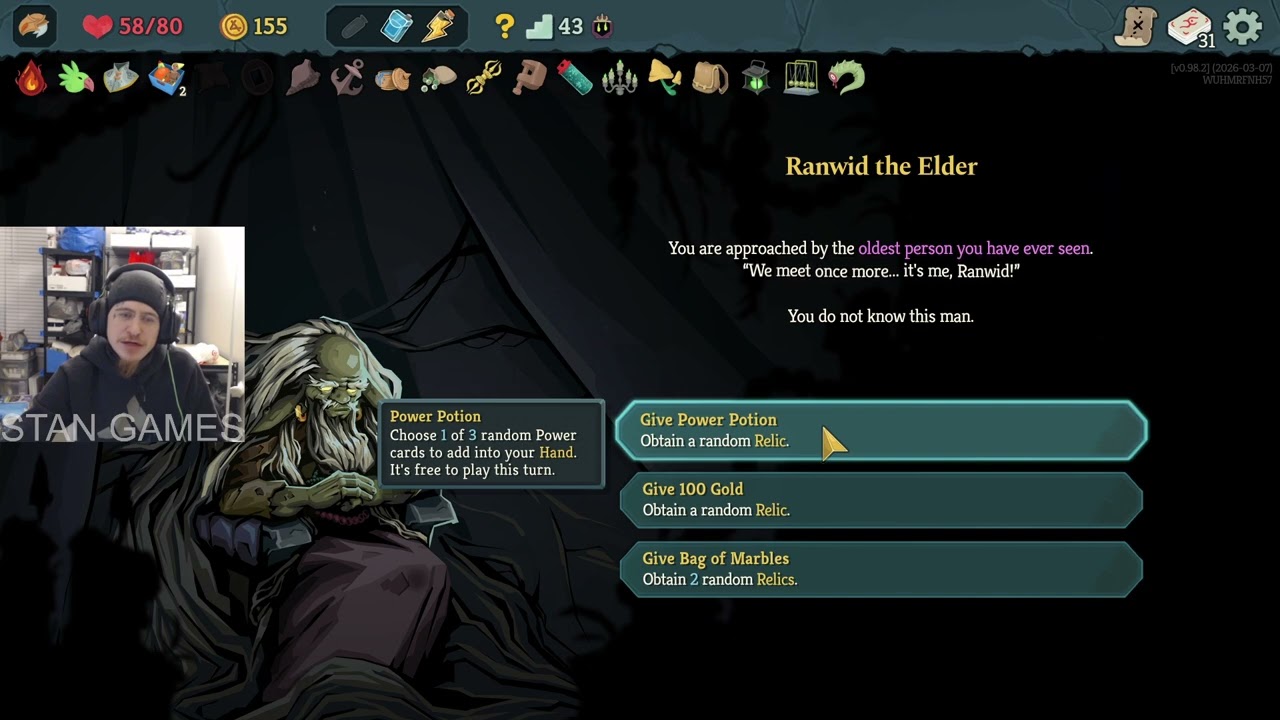Open settings with the gear icon
Screen dimensions: 1280x720
click(x=1243, y=27)
